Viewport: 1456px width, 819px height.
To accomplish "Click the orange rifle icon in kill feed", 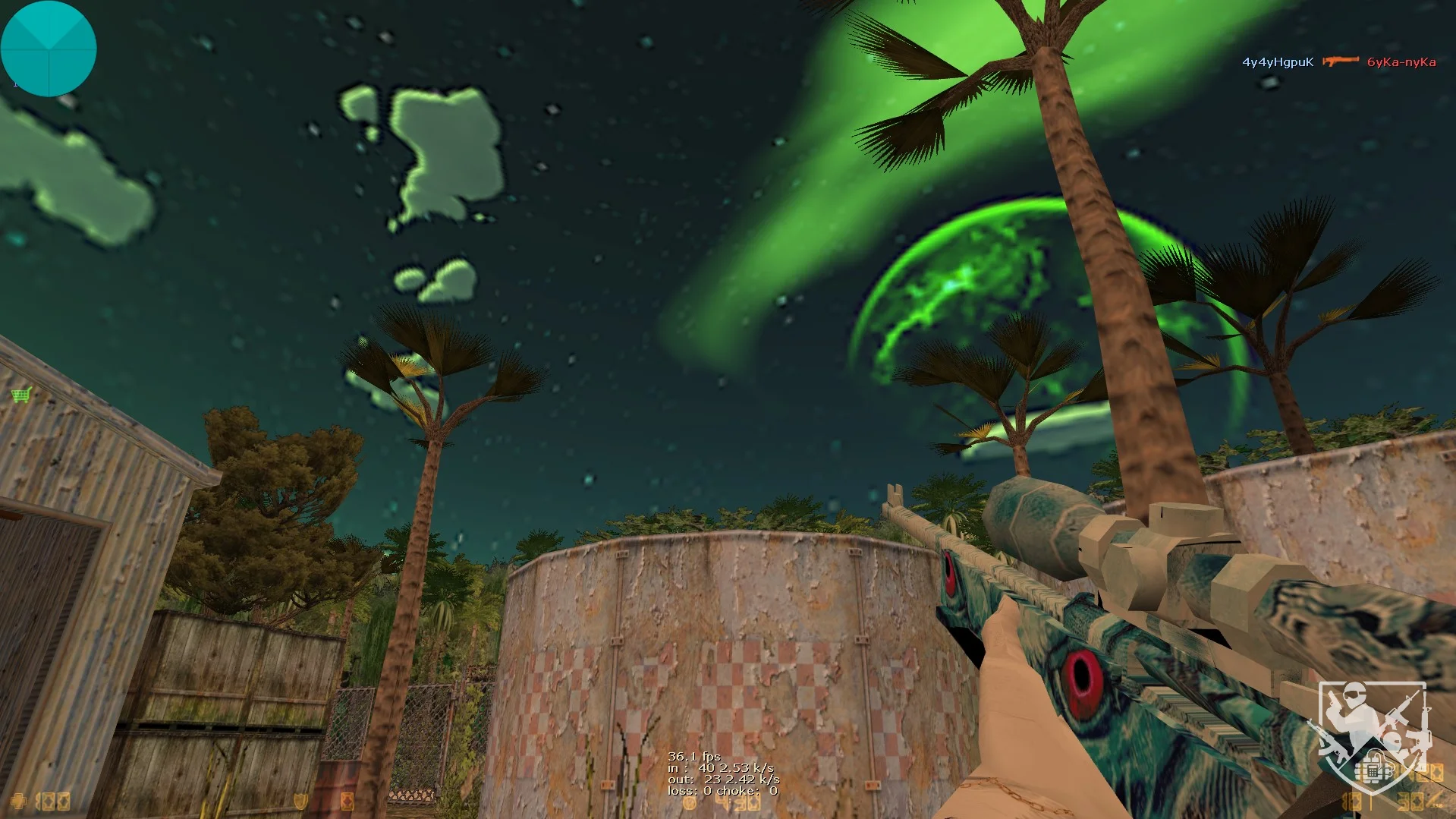I will tap(1341, 61).
